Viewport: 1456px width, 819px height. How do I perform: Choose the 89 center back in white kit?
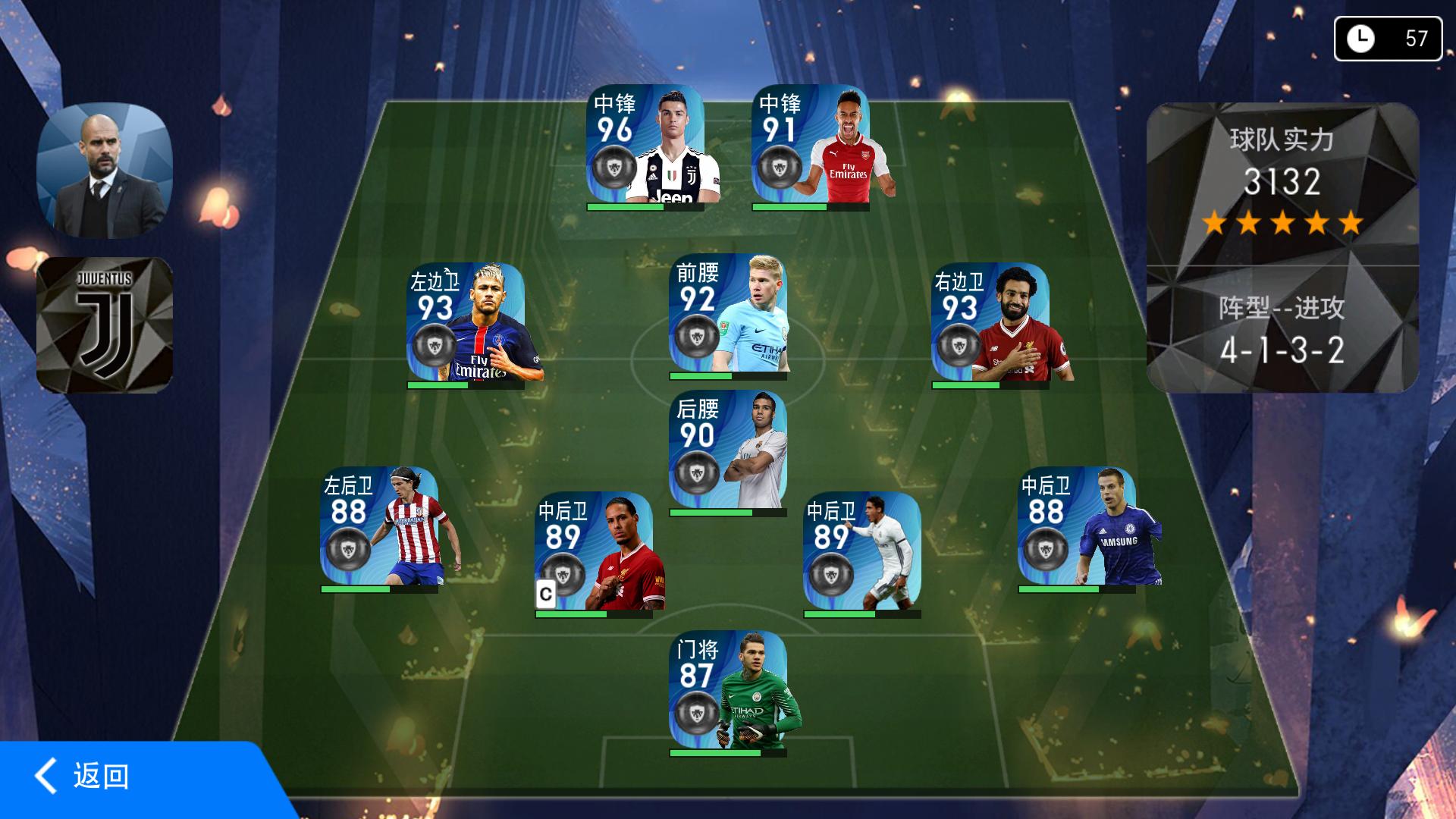tap(862, 552)
